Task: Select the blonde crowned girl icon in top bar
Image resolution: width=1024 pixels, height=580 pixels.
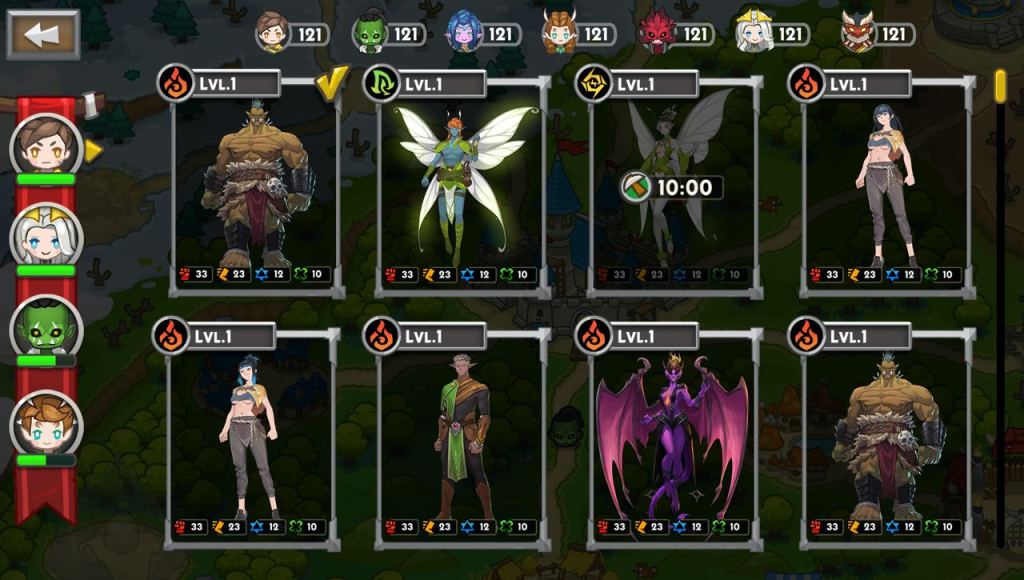Action: [x=753, y=33]
